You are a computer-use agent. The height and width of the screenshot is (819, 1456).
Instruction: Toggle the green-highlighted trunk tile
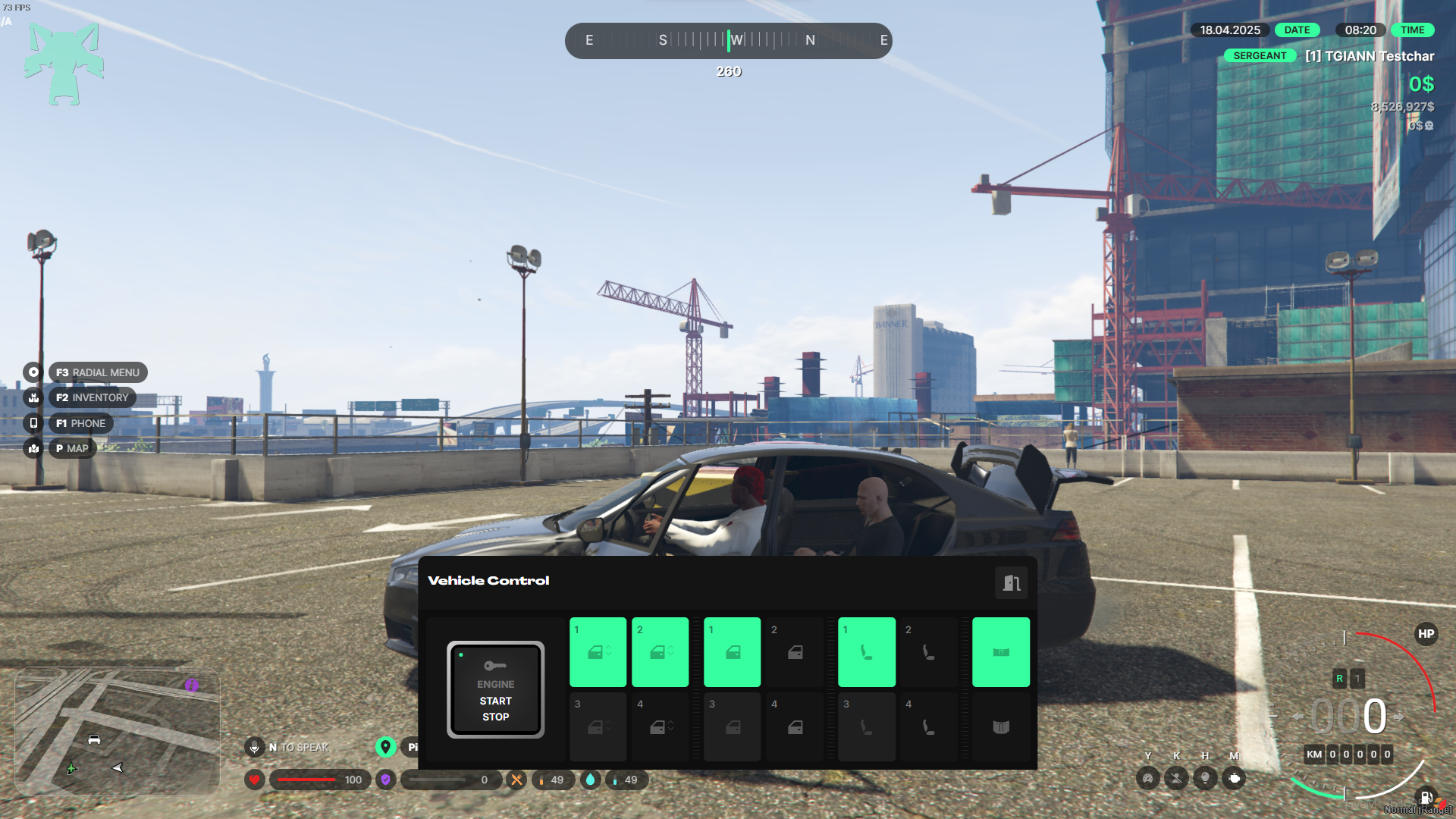(1000, 652)
